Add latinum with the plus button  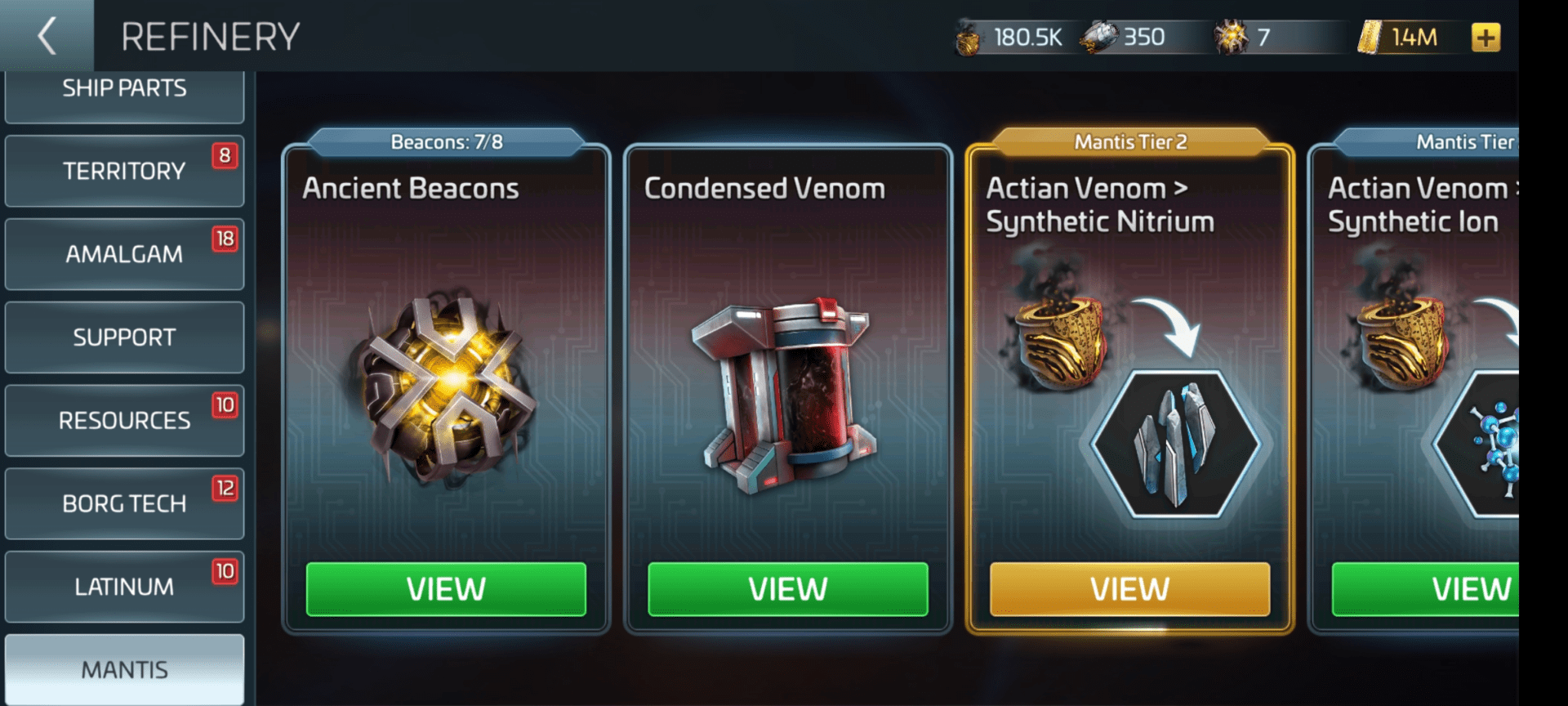pyautogui.click(x=1486, y=38)
